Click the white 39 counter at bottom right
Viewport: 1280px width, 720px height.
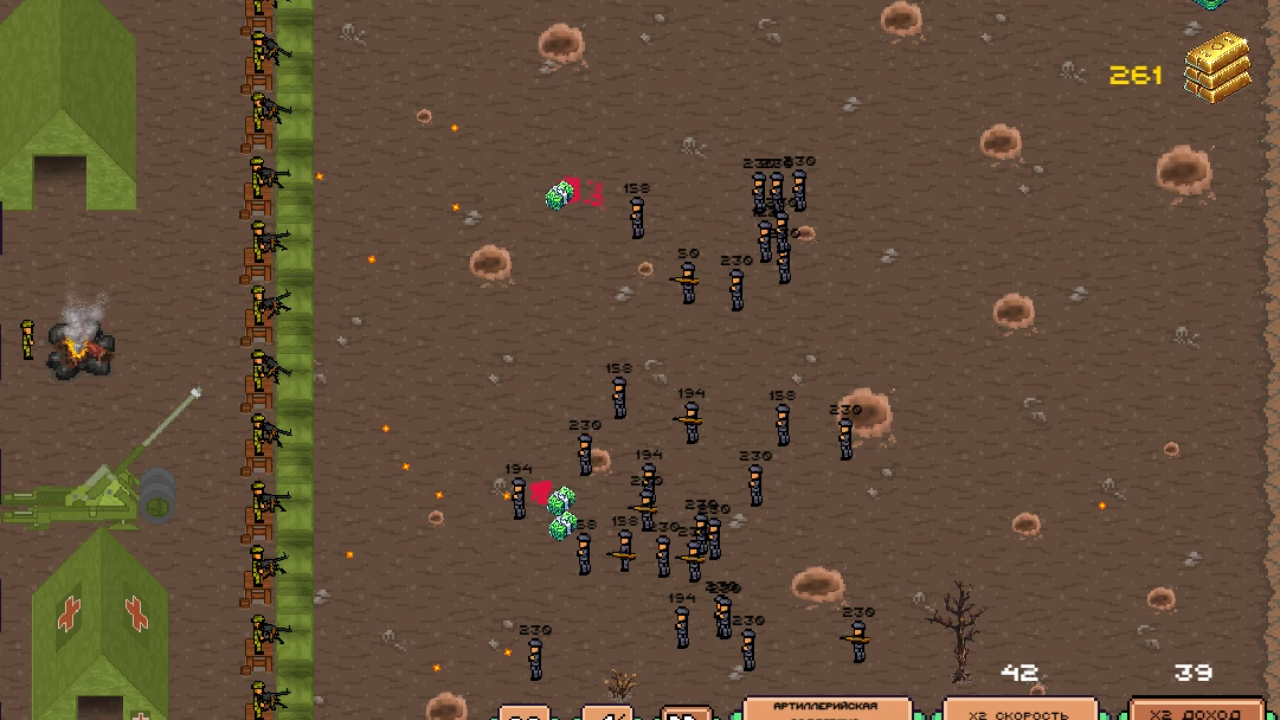(x=1192, y=673)
